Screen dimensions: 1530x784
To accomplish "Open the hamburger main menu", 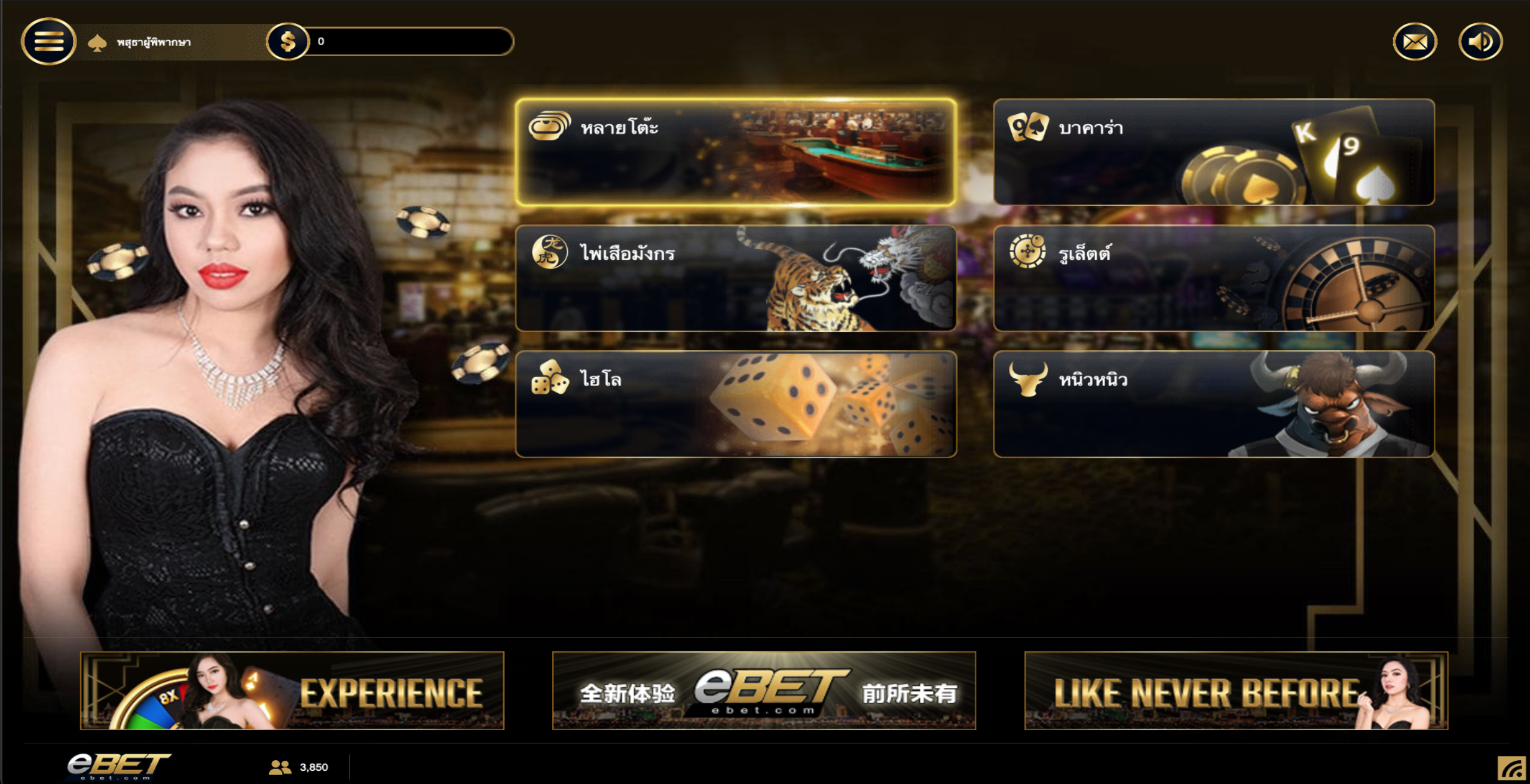I will coord(48,41).
